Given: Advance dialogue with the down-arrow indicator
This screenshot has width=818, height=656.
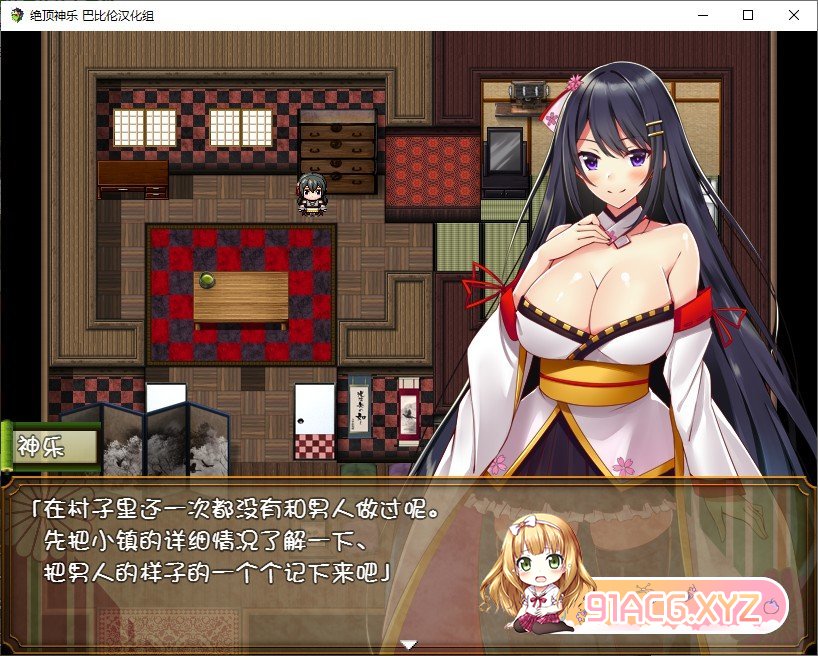Looking at the screenshot, I should pyautogui.click(x=408, y=645).
